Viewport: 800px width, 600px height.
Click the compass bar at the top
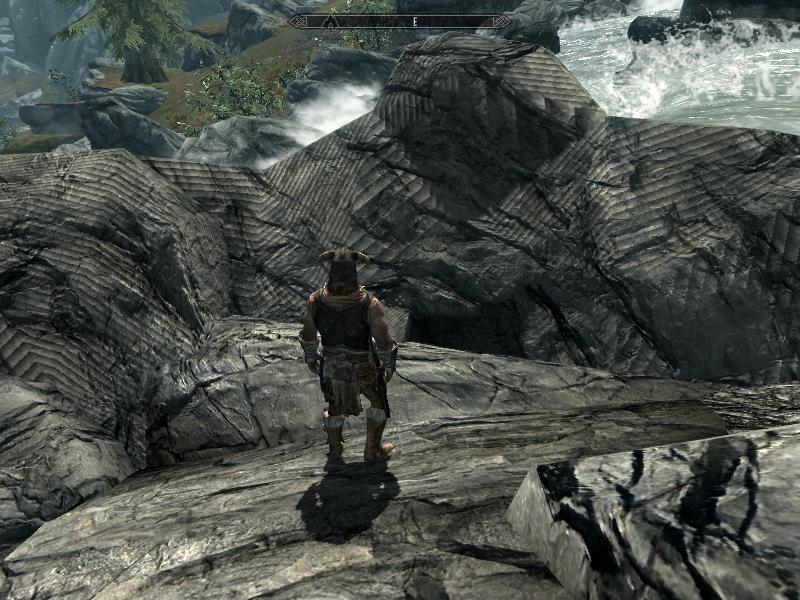(x=400, y=21)
